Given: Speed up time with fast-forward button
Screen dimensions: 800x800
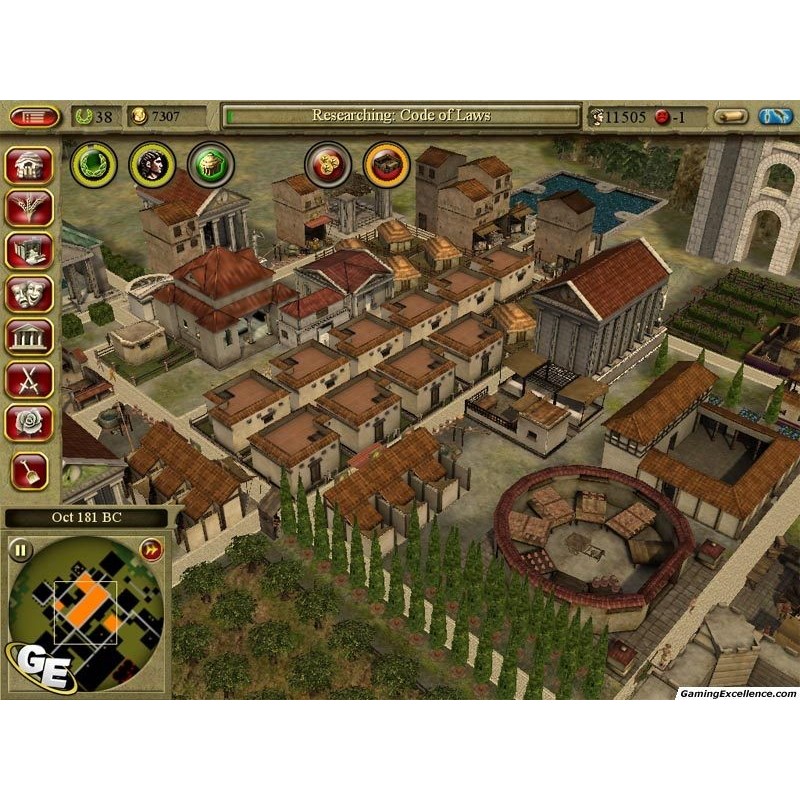Looking at the screenshot, I should [x=151, y=549].
